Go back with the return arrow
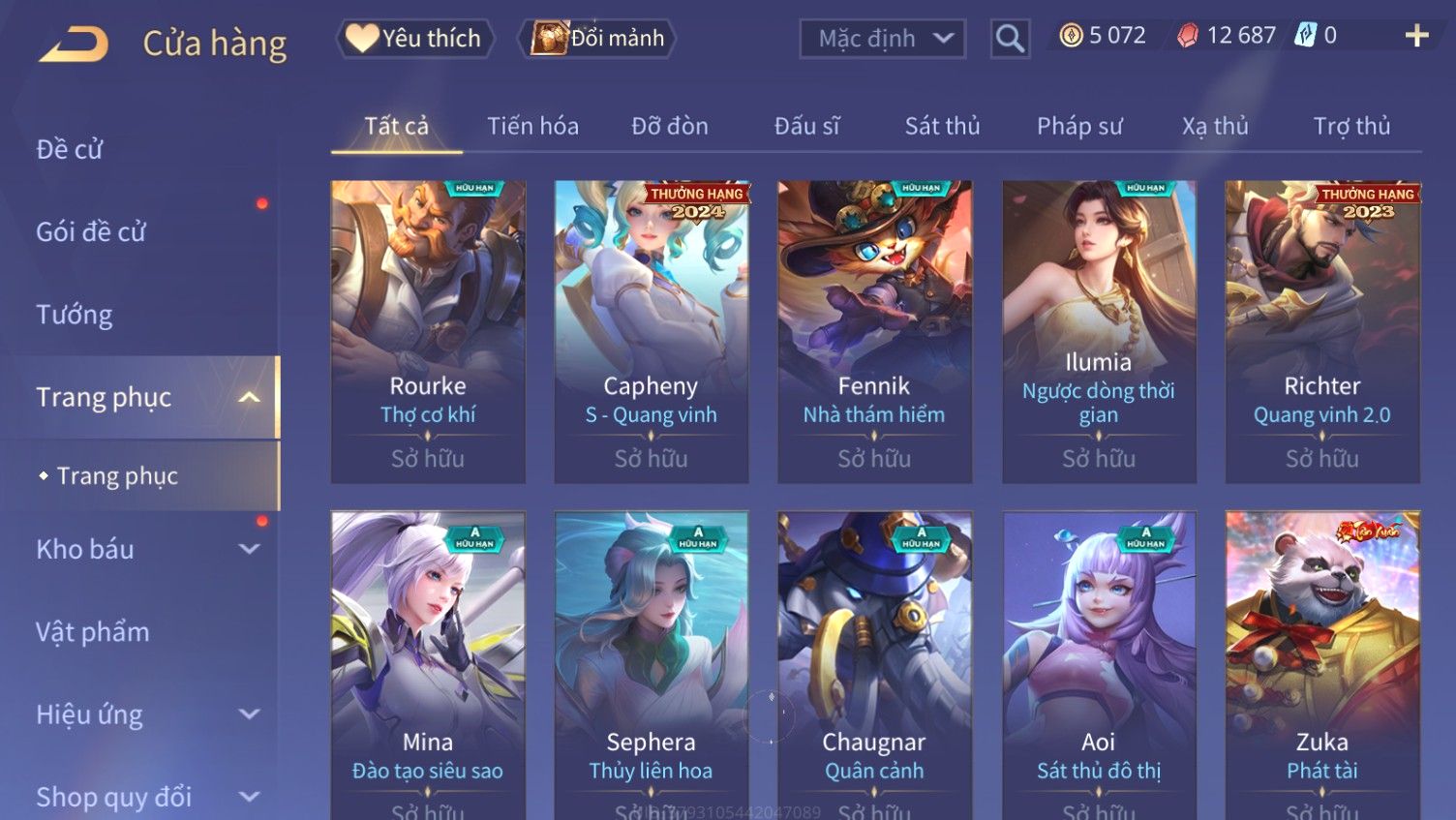 (x=74, y=44)
